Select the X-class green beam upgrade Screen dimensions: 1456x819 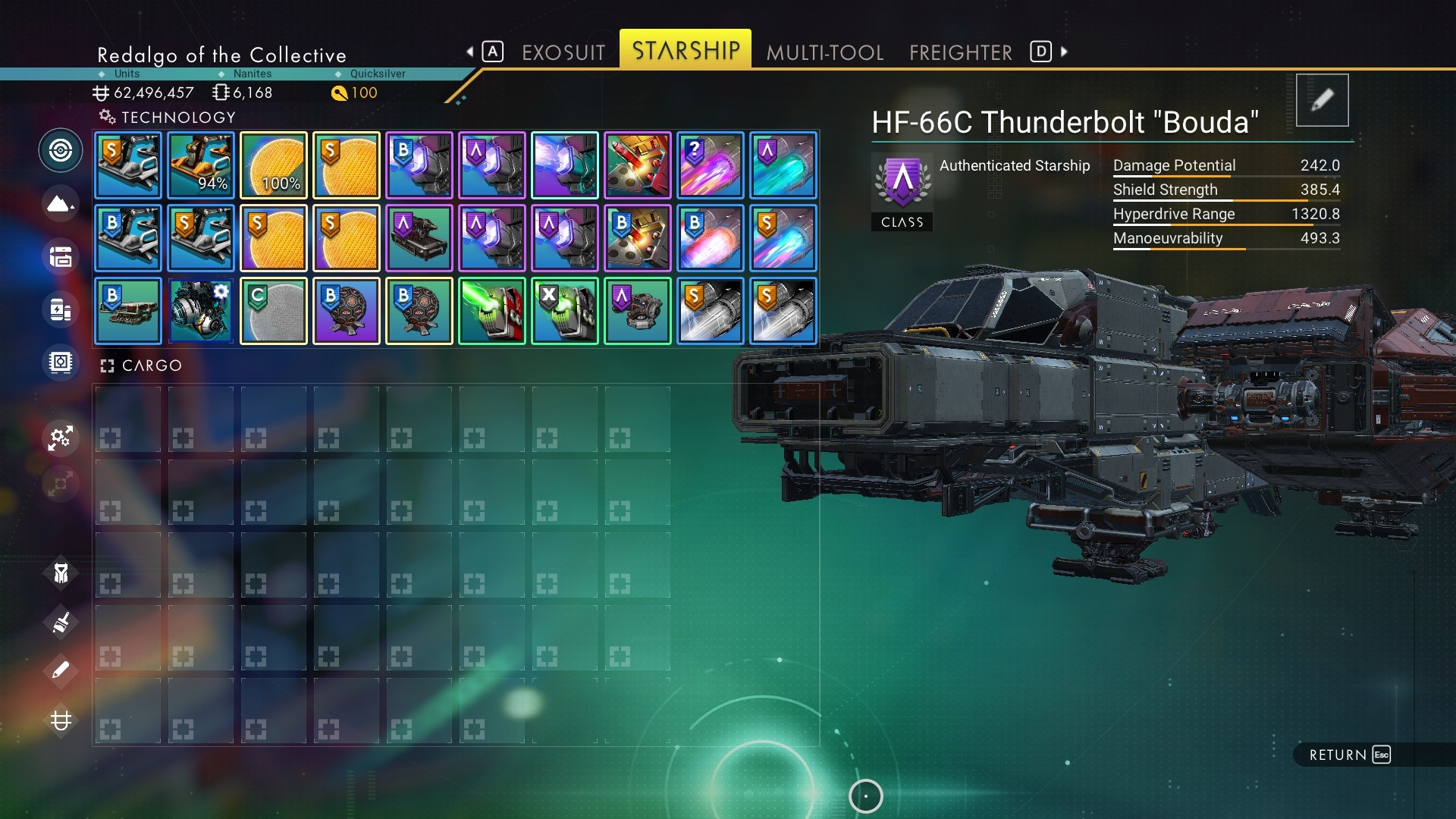565,311
